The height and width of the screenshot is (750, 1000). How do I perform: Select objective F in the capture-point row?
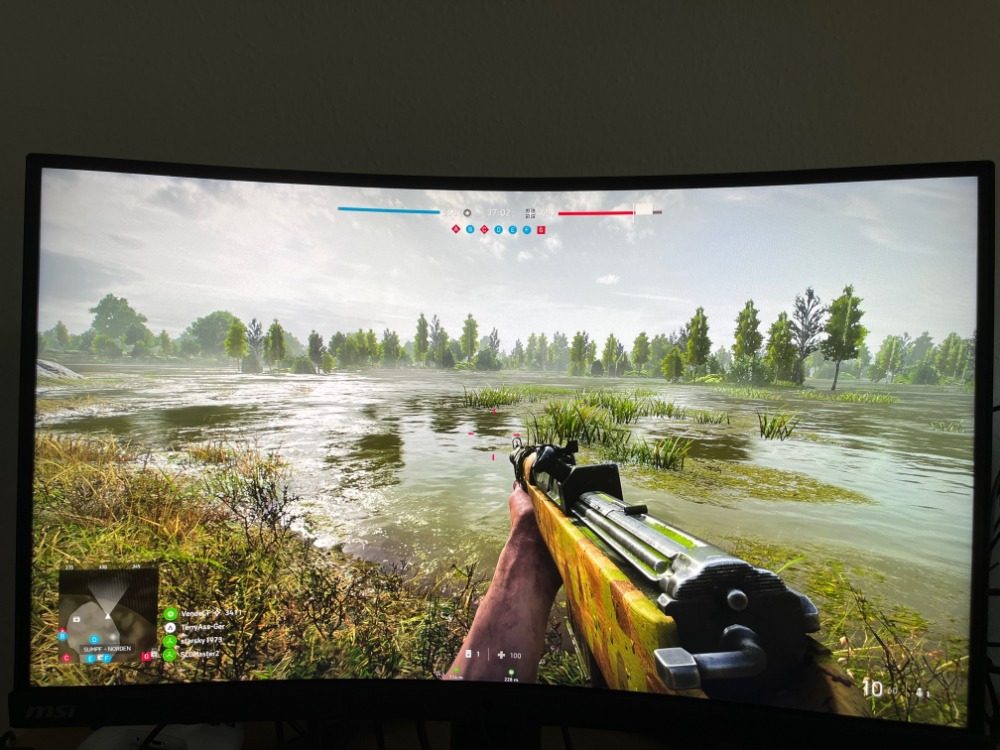pos(527,229)
